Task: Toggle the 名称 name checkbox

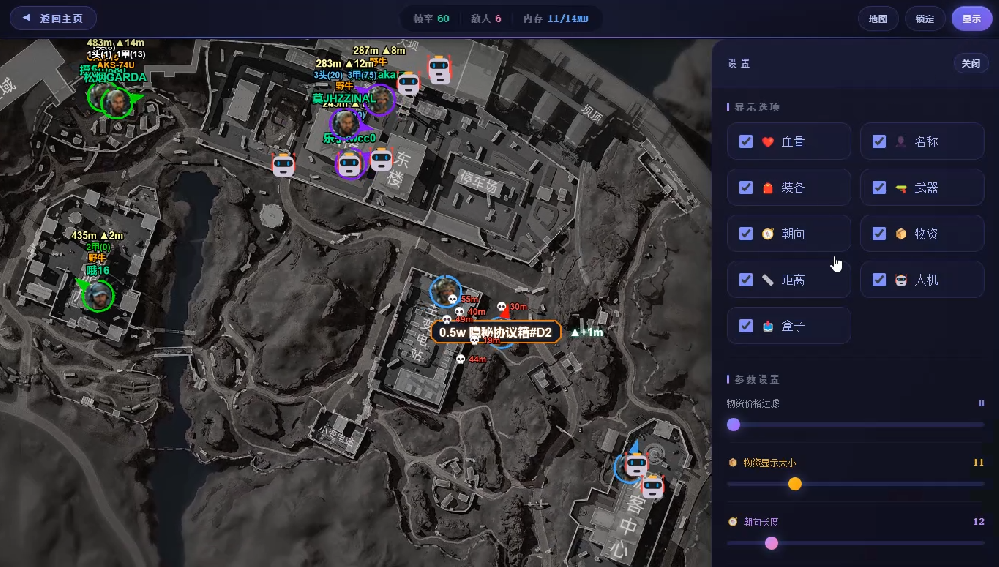Action: click(x=879, y=142)
